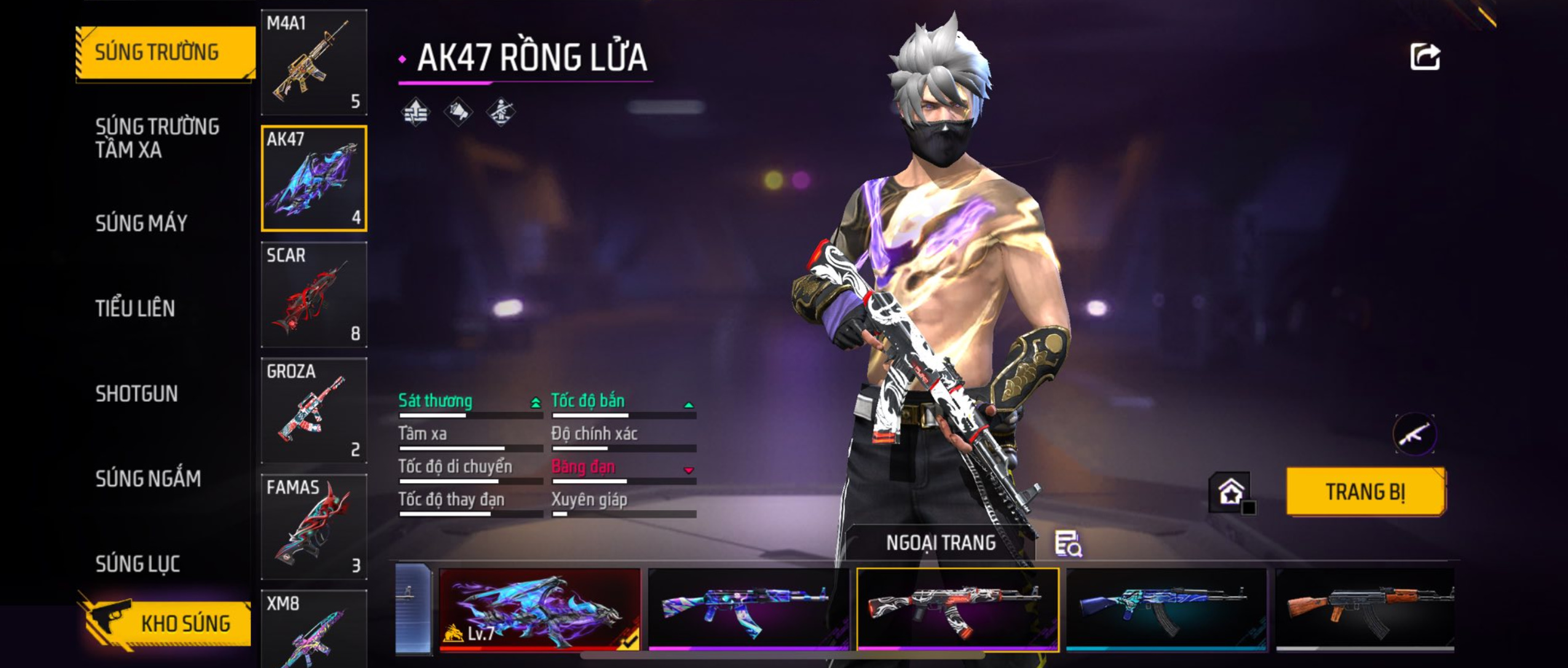Open the skin search list icon
1568x668 pixels.
pos(1068,544)
